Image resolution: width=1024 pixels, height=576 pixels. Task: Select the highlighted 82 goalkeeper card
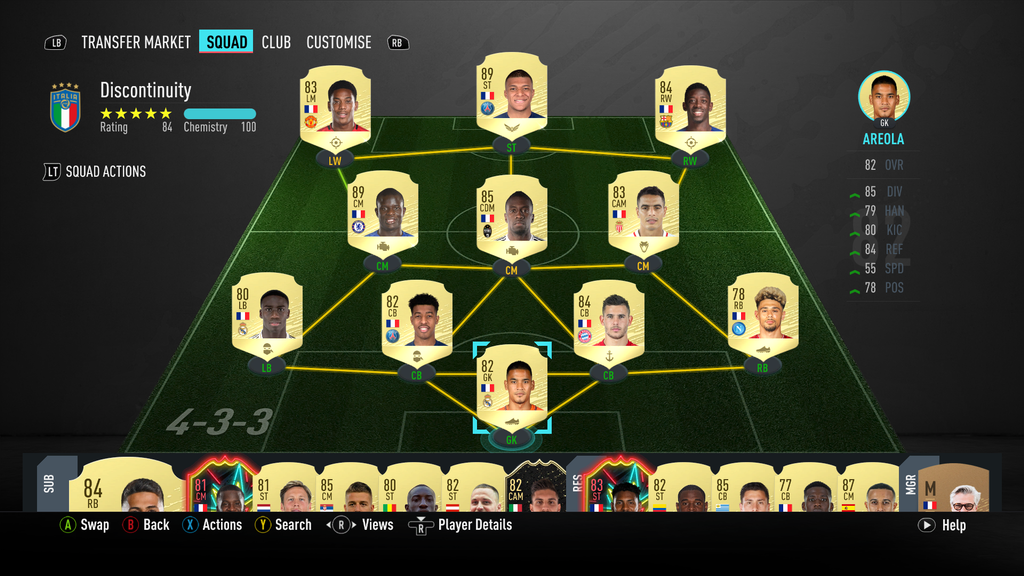tap(511, 384)
